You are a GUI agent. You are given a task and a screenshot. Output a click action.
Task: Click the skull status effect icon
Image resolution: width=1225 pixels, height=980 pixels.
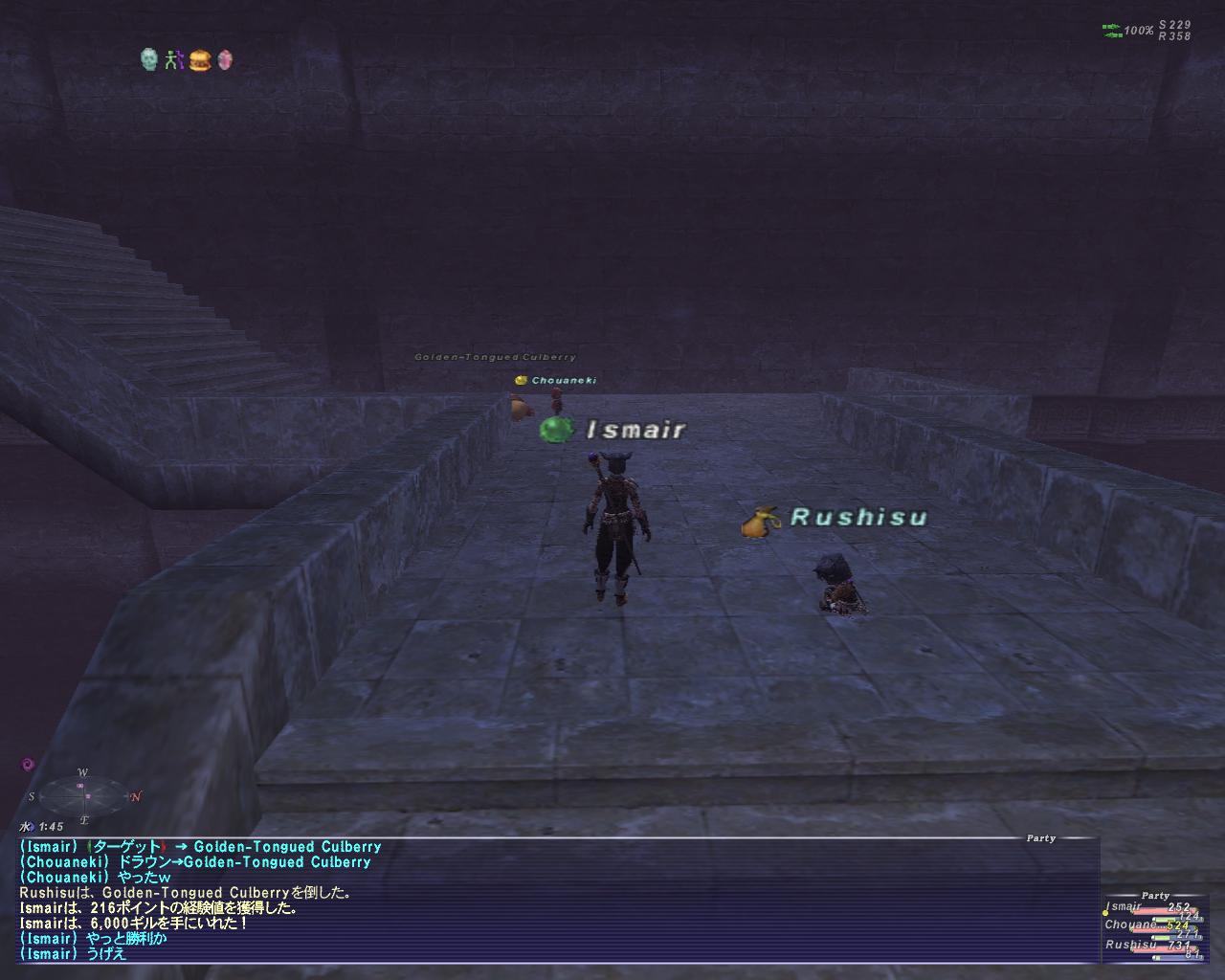coord(148,60)
